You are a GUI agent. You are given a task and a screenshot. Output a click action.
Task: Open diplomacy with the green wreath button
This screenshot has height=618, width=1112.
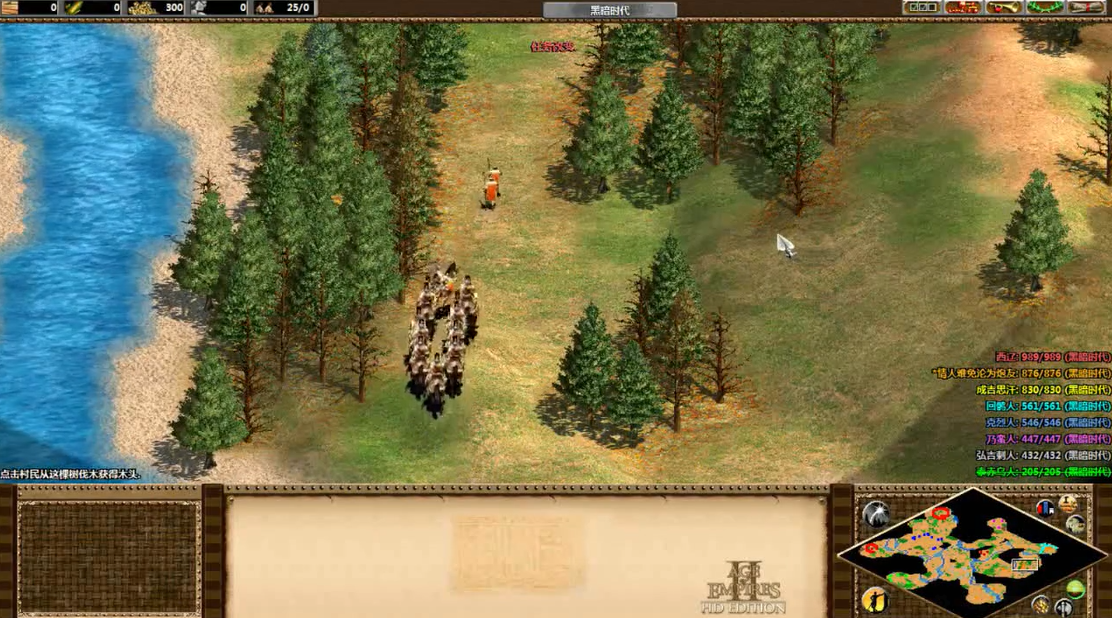[x=1046, y=8]
